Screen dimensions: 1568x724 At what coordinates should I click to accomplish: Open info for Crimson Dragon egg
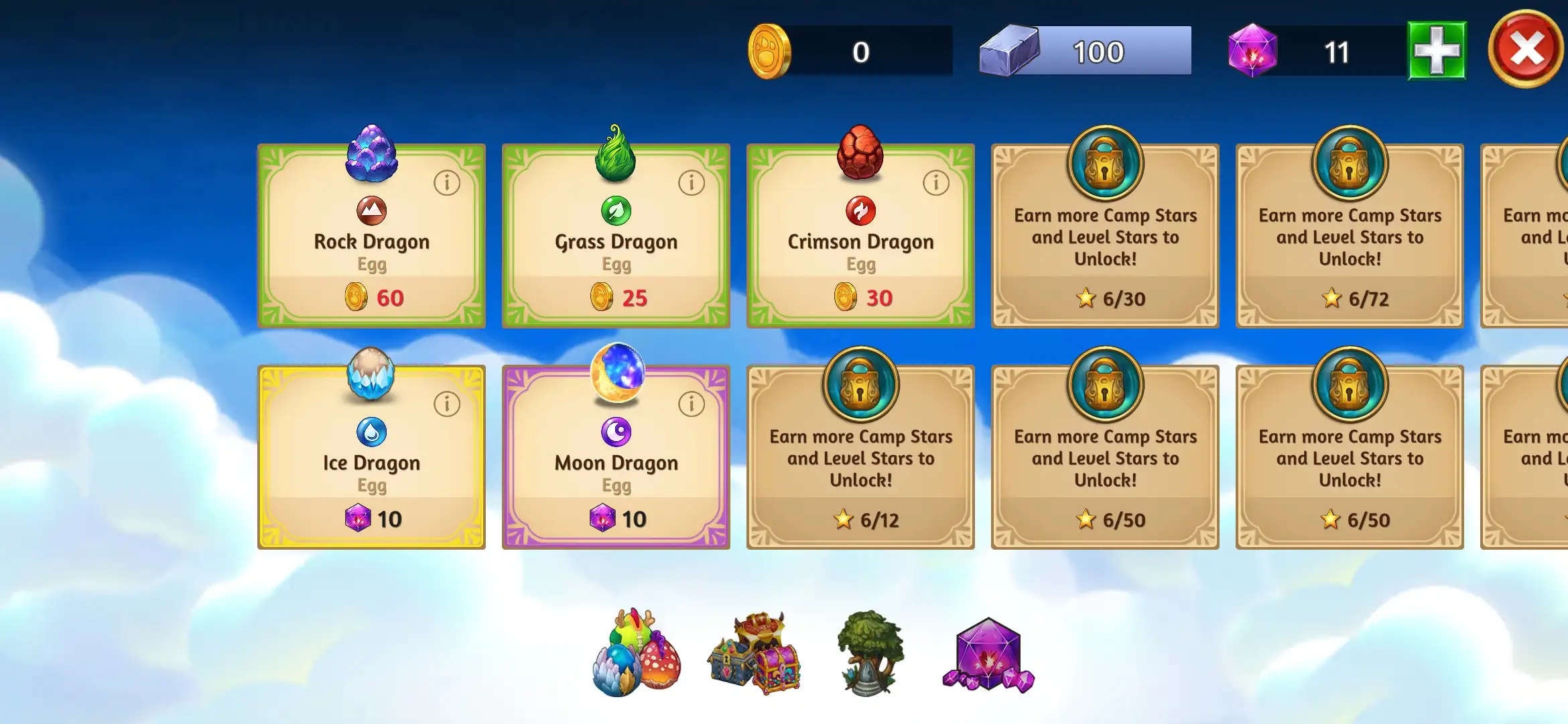tap(935, 182)
